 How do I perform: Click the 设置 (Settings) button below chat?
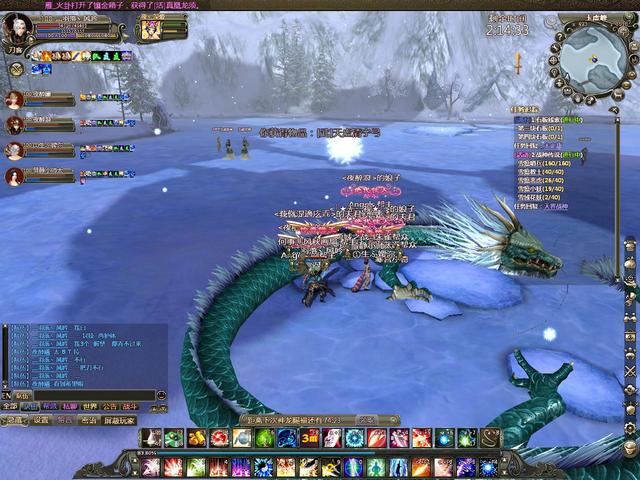(41, 421)
